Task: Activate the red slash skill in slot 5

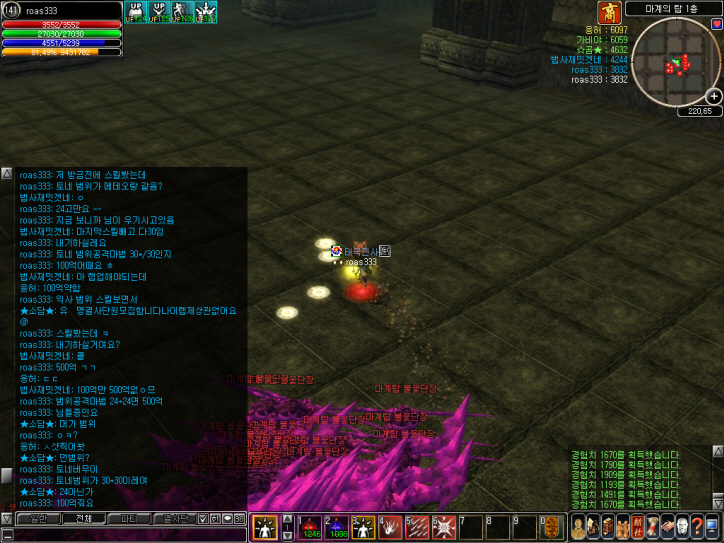Action: [x=417, y=525]
